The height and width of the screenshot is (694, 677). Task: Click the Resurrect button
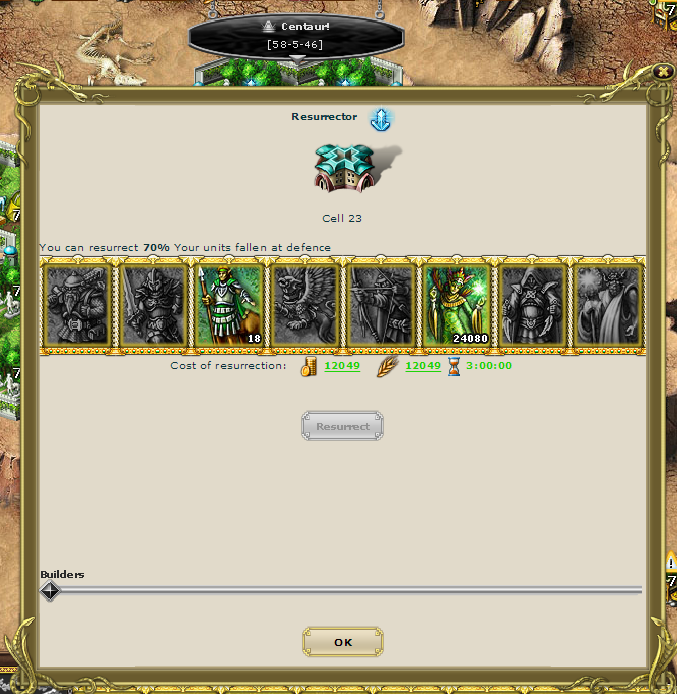point(343,427)
